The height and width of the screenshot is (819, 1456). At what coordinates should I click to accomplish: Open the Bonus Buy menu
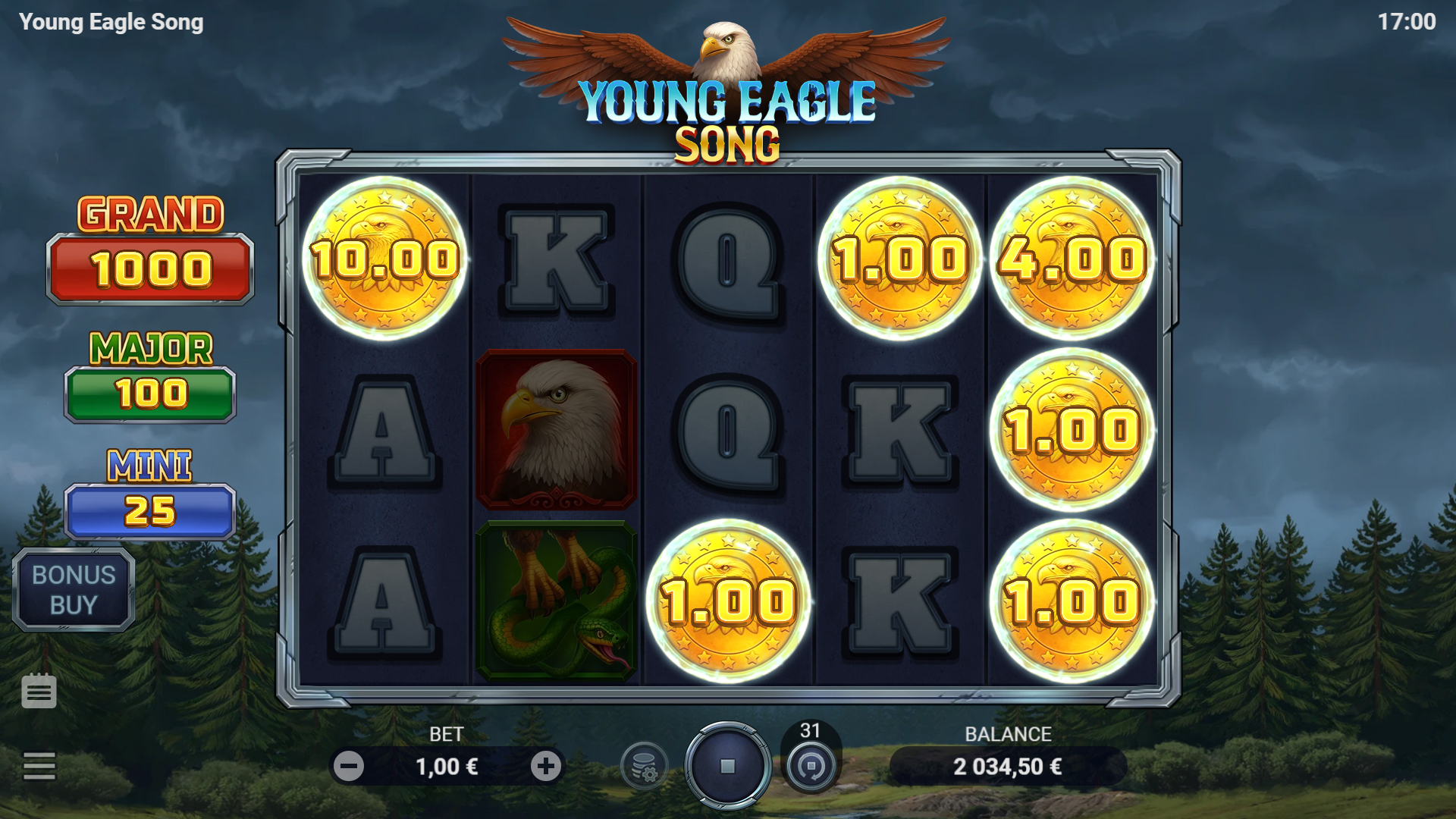pyautogui.click(x=74, y=590)
